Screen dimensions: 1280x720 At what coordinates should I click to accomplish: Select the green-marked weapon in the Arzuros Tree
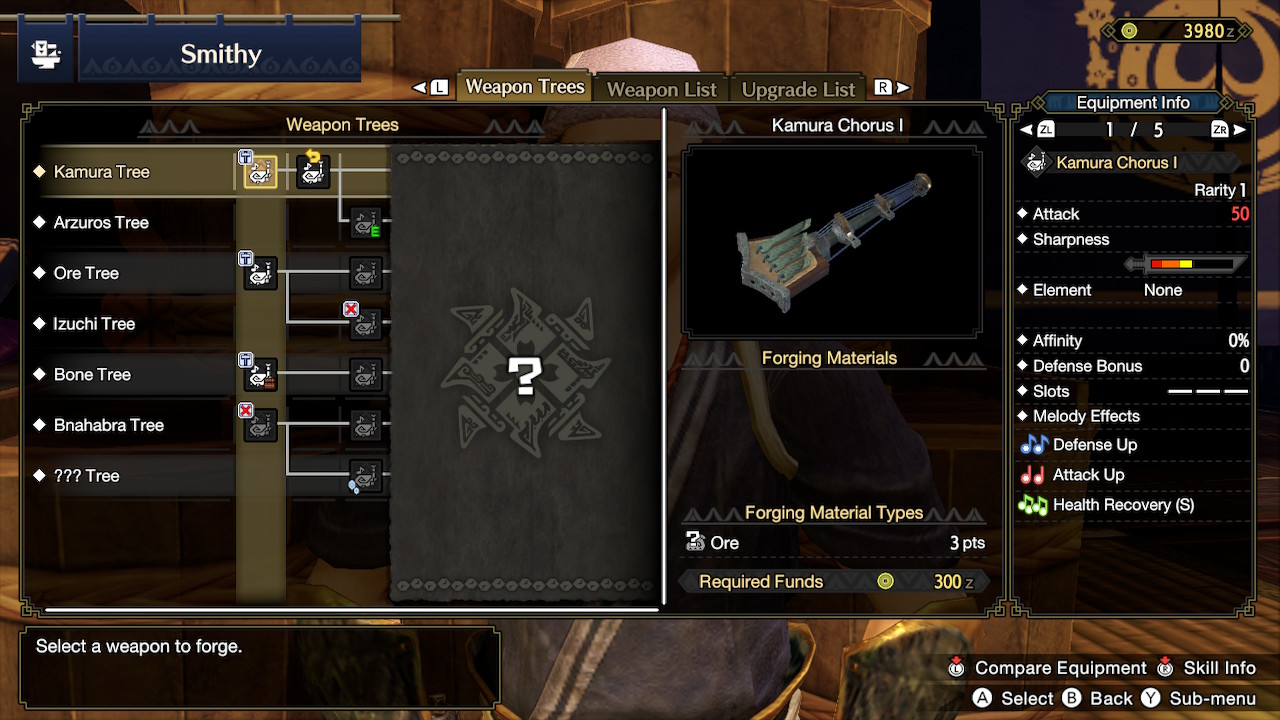[x=364, y=222]
